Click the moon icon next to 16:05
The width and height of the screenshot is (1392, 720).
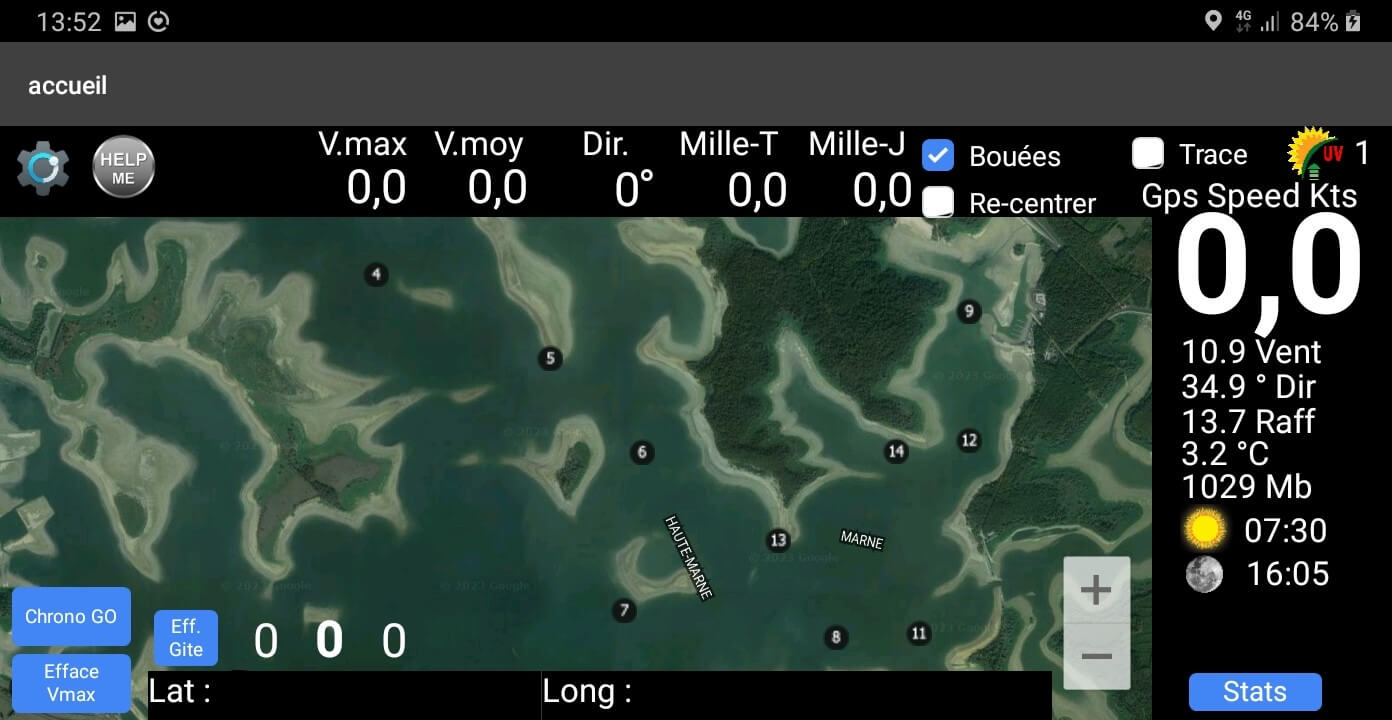click(x=1204, y=574)
